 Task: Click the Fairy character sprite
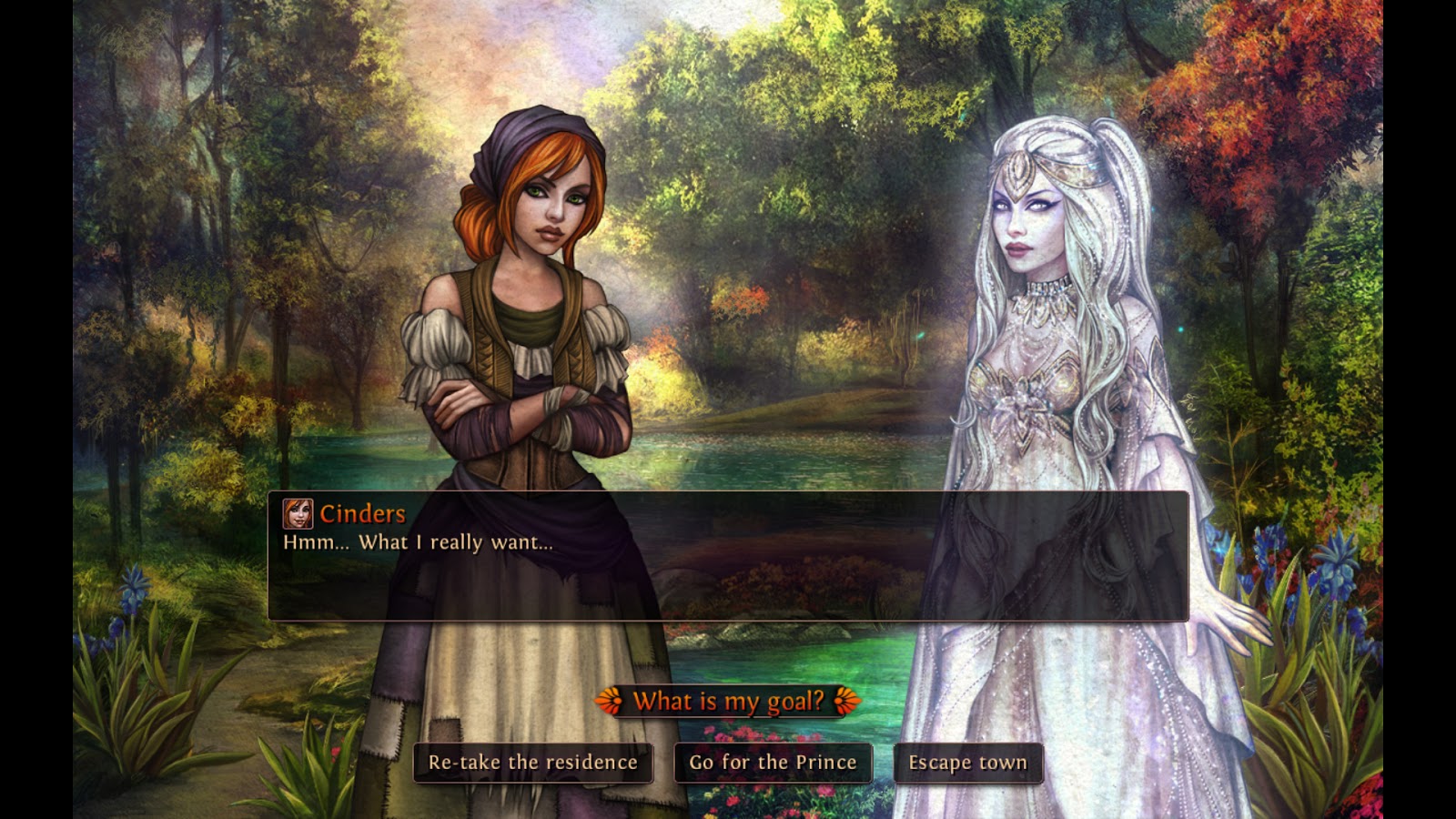(1056, 364)
